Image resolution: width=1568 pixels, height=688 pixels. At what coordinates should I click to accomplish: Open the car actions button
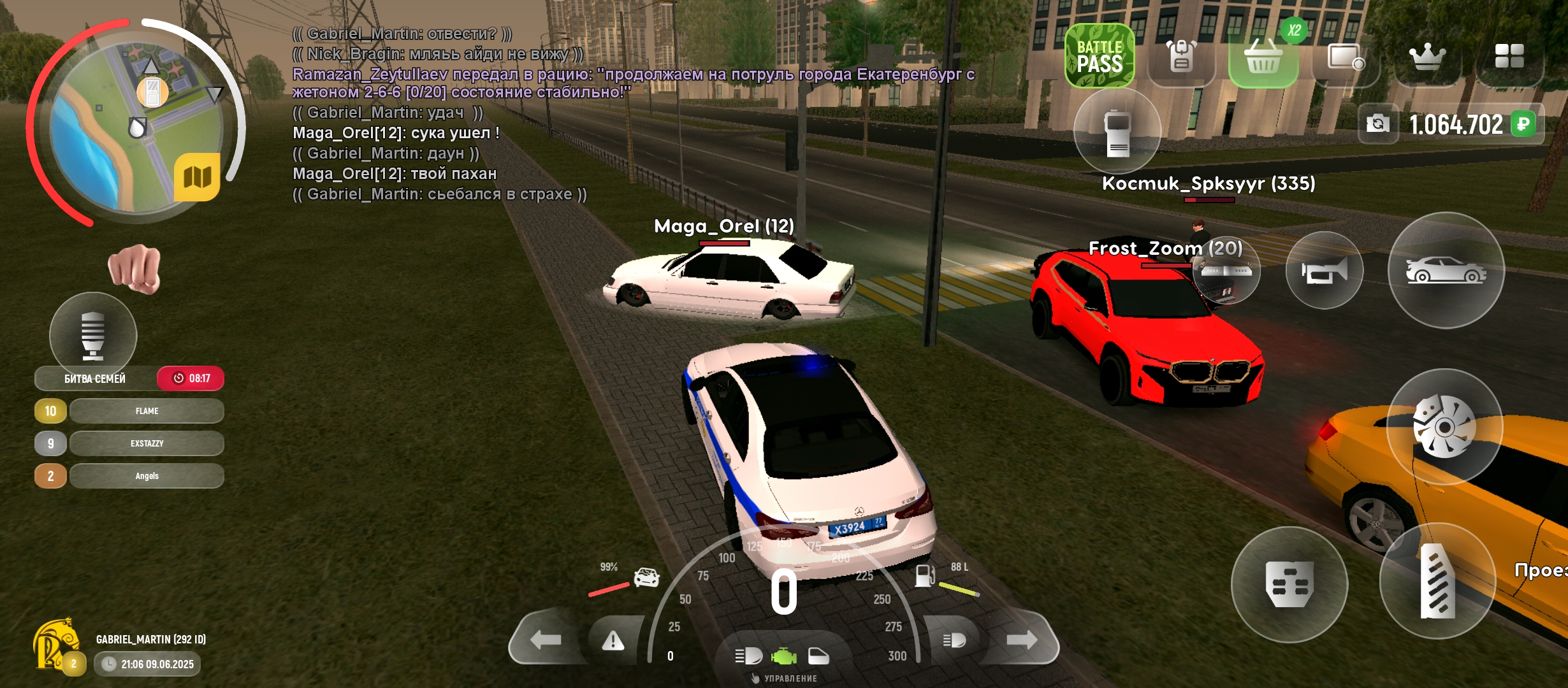[x=1446, y=271]
